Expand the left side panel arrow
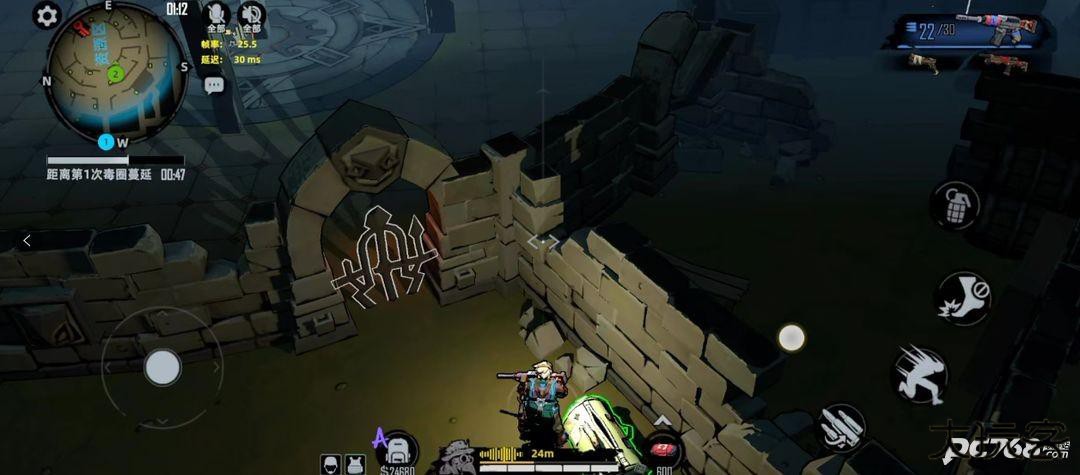The image size is (1080, 475). 27,240
